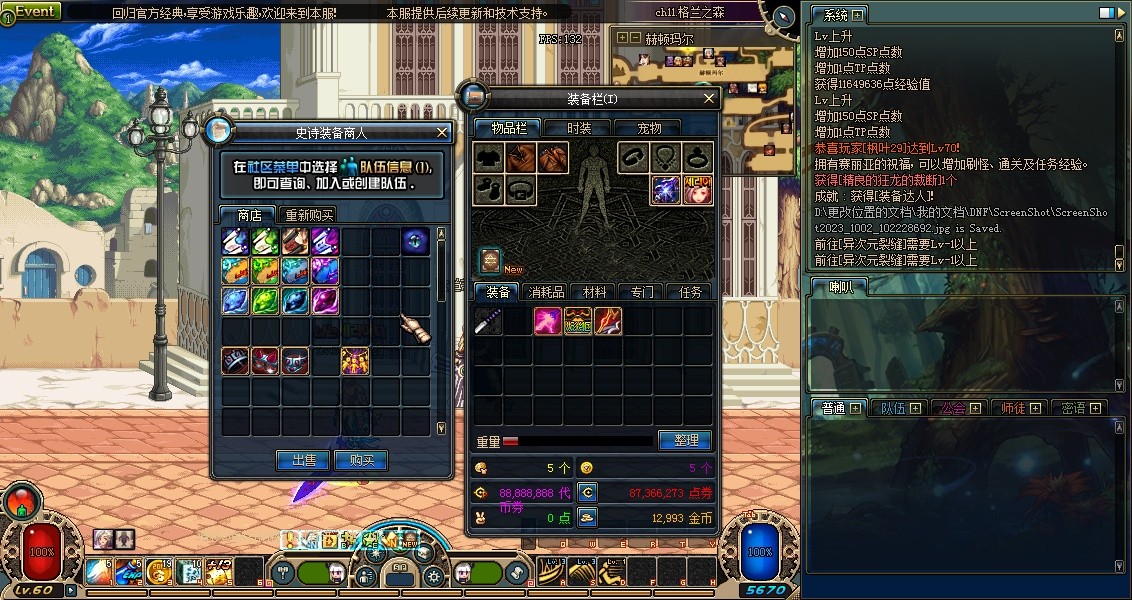This screenshot has height=600, width=1132.
Task: Switch to the 重新购买 tab
Action: pyautogui.click(x=309, y=215)
